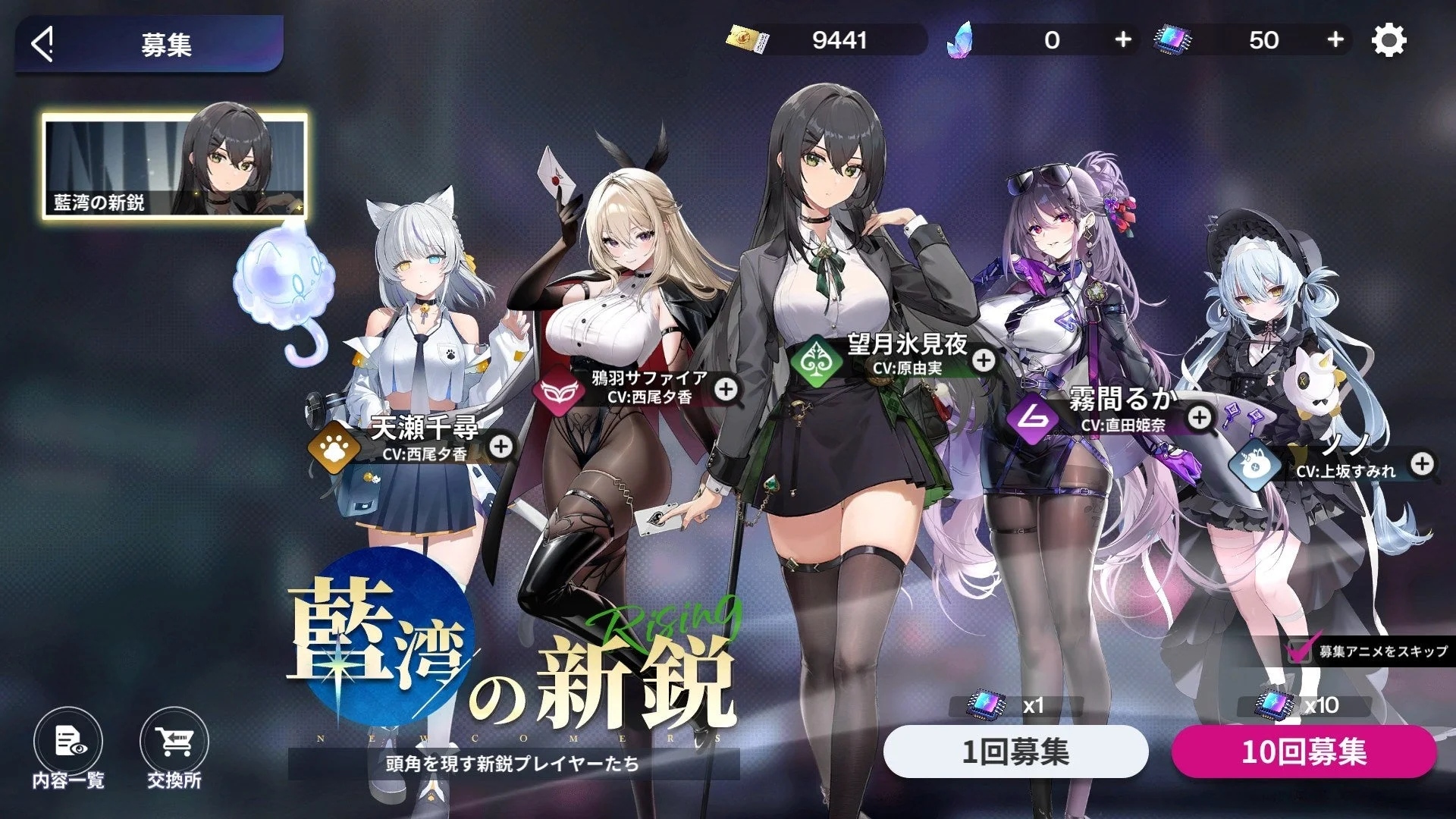Expand 霧間るか details via plus button
This screenshot has height=819, width=1456.
click(1200, 419)
